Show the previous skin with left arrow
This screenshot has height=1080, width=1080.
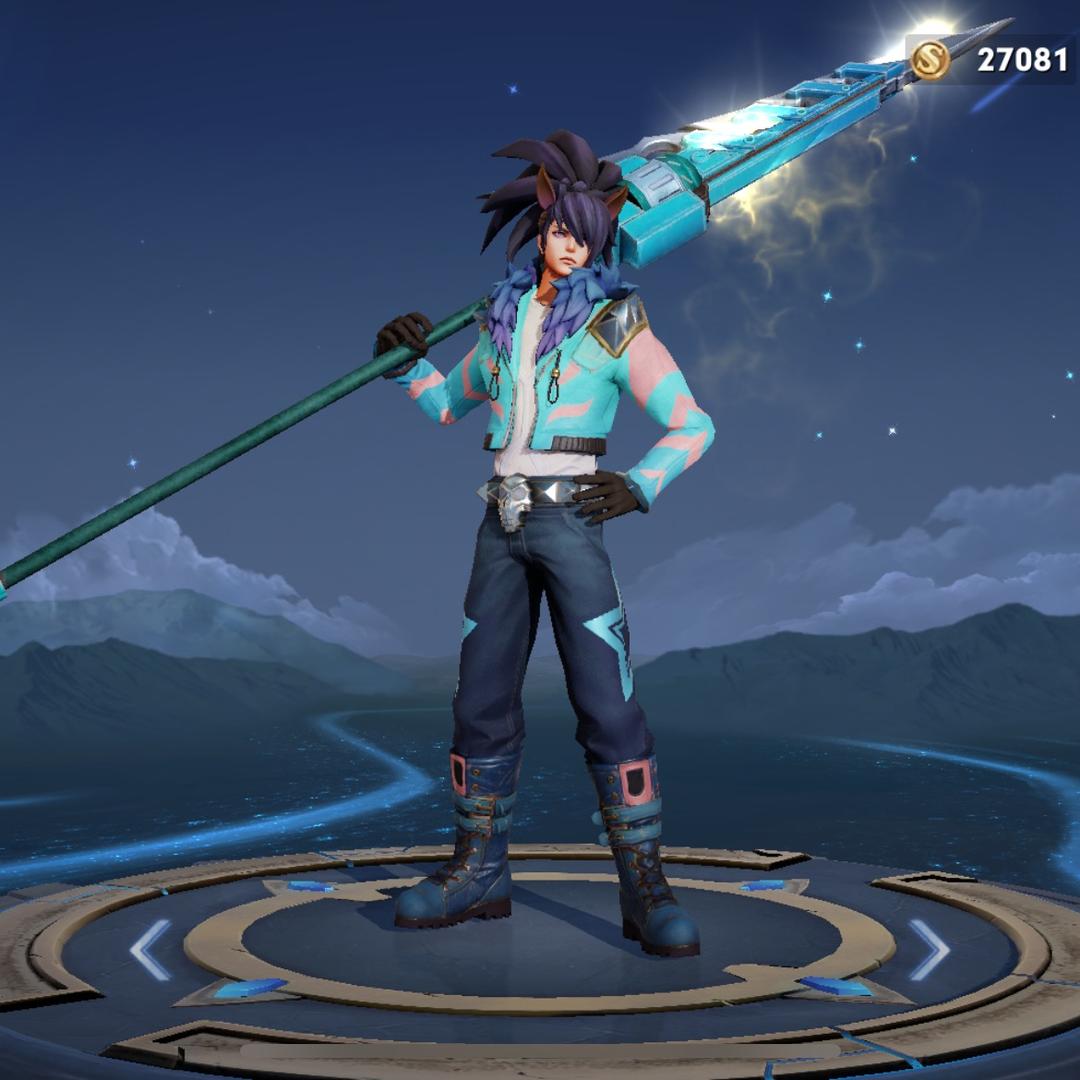point(151,949)
